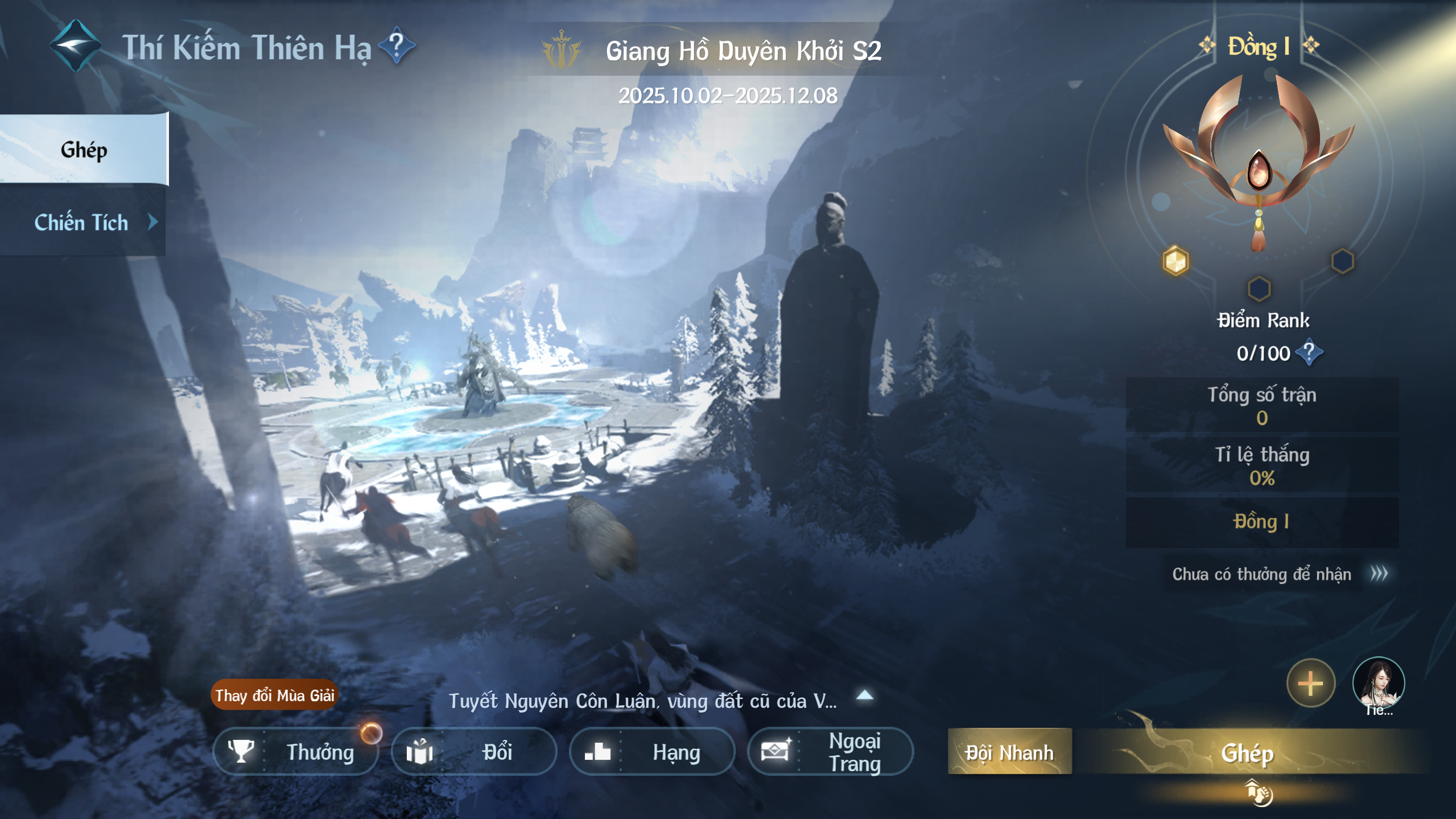Go back using the diamond arrow icon
This screenshot has height=819, width=1456.
(75, 47)
